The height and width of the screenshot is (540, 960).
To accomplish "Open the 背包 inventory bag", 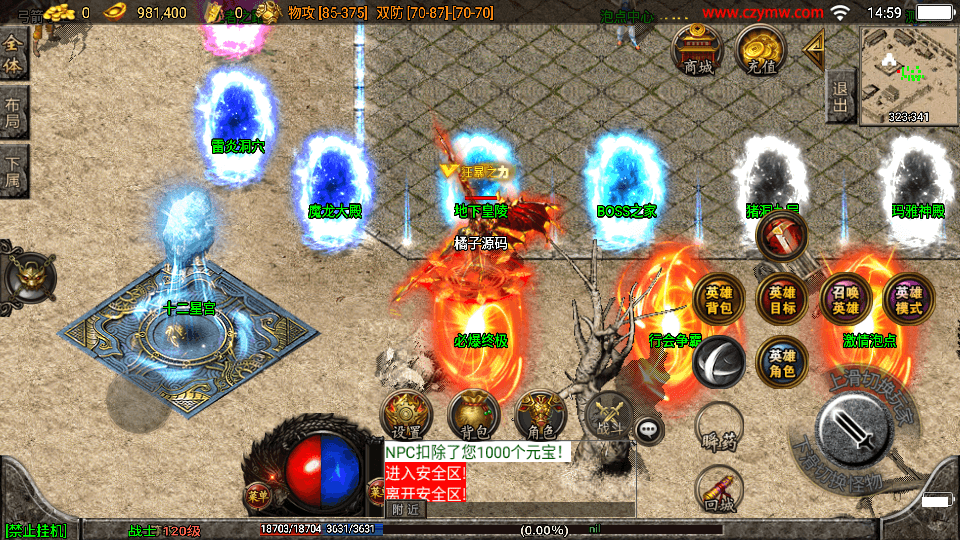I will pos(473,415).
